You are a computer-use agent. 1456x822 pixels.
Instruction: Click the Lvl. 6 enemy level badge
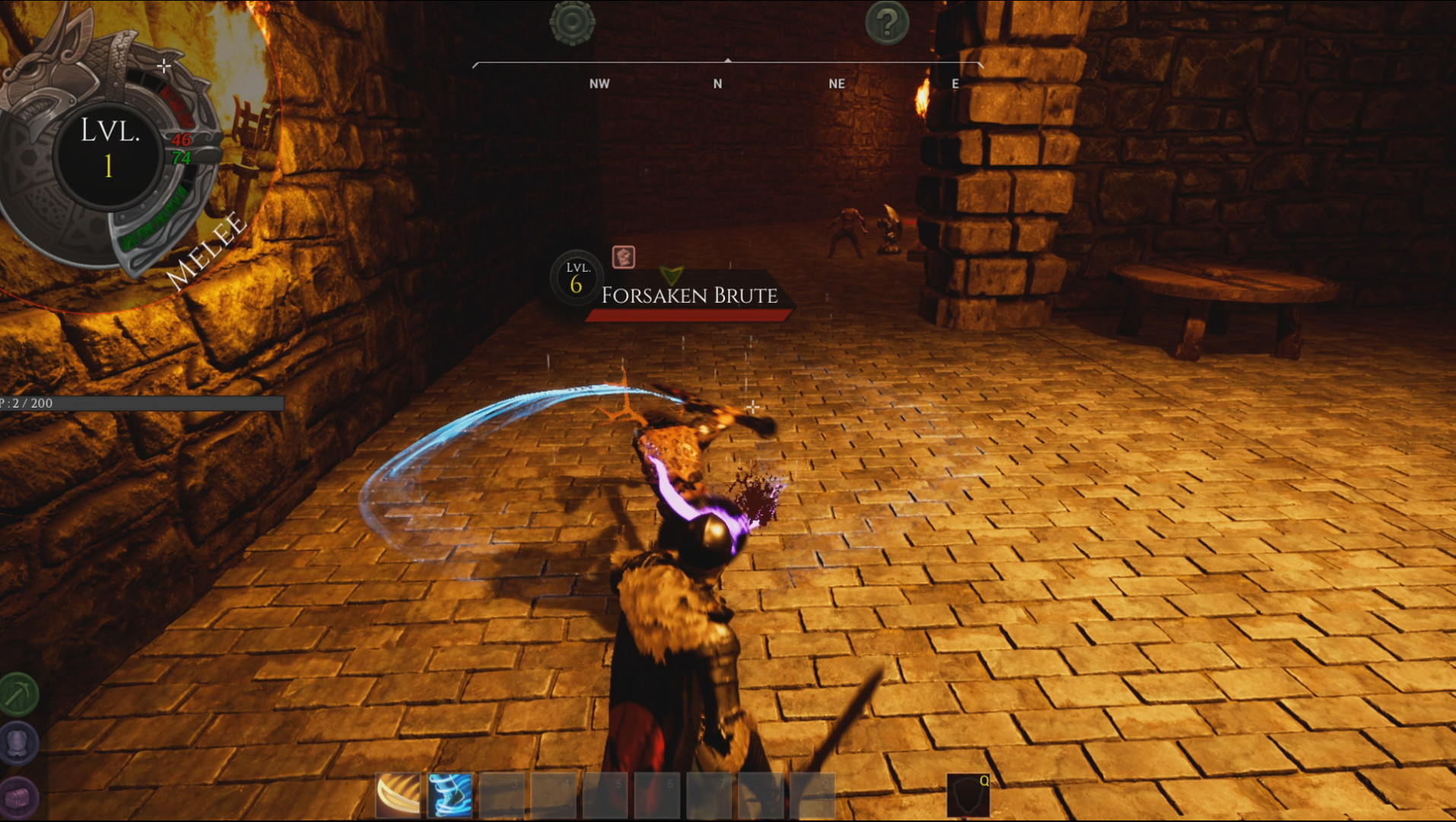[x=575, y=278]
